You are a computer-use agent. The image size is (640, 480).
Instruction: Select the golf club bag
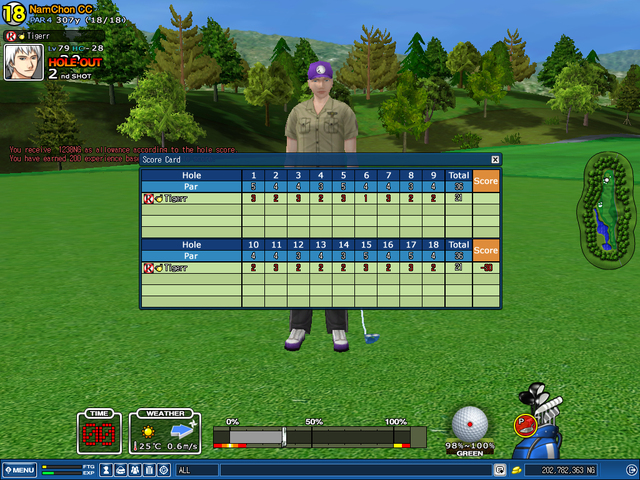click(x=544, y=432)
